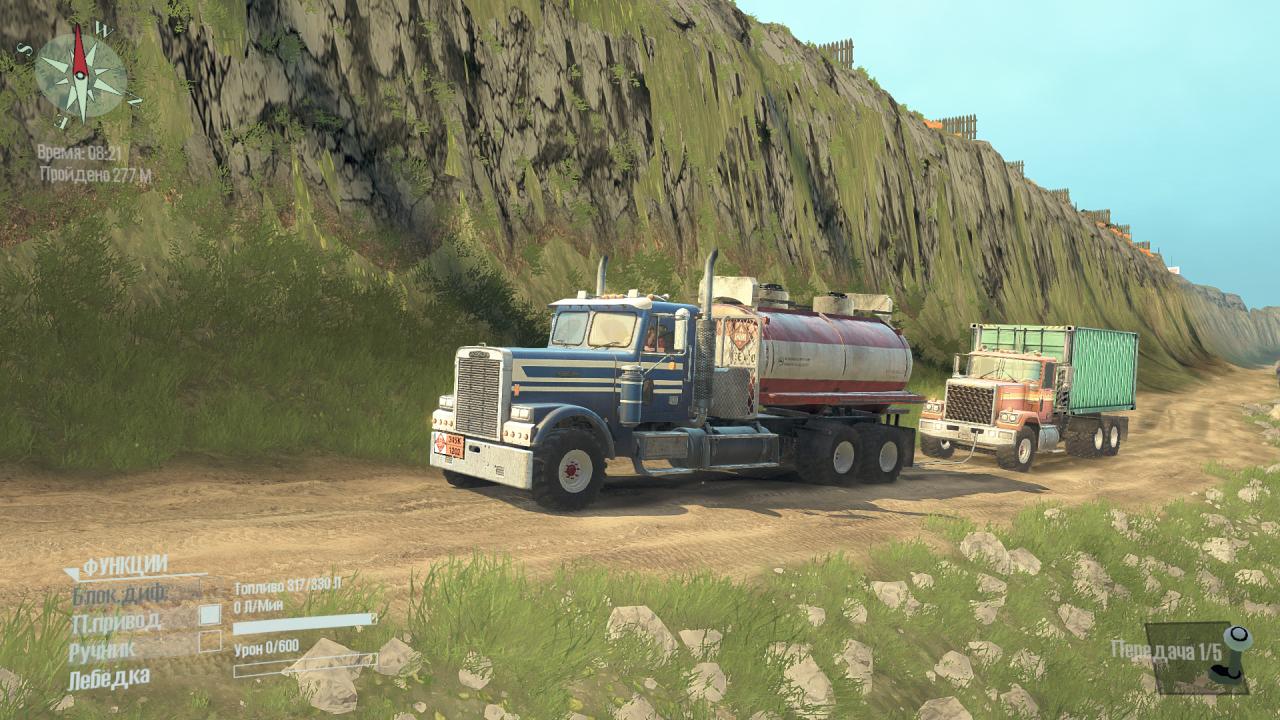Open the ФУНКЦИИ functions header

pos(124,567)
